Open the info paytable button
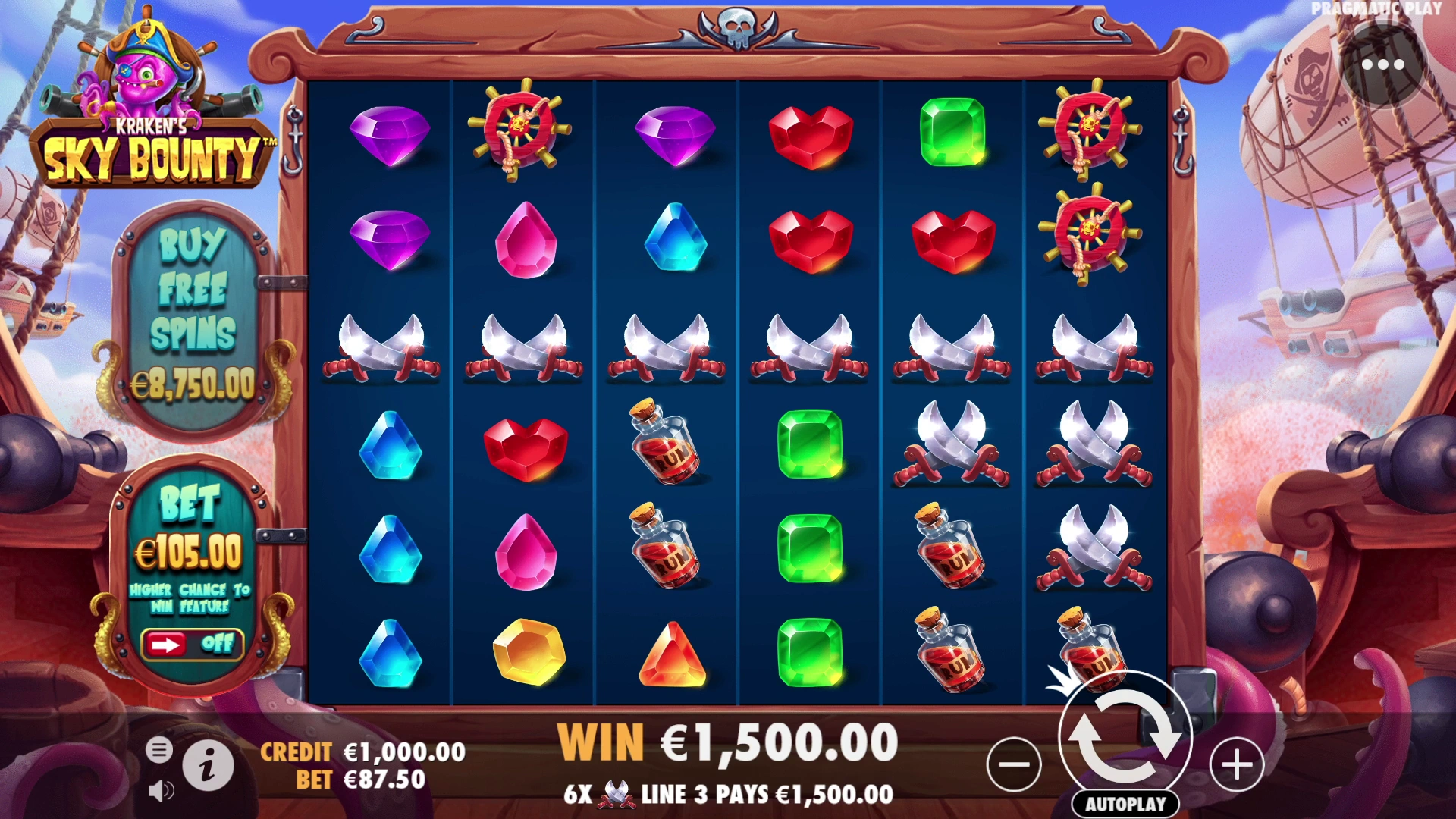Screen dimensions: 1456x819 [x=208, y=764]
